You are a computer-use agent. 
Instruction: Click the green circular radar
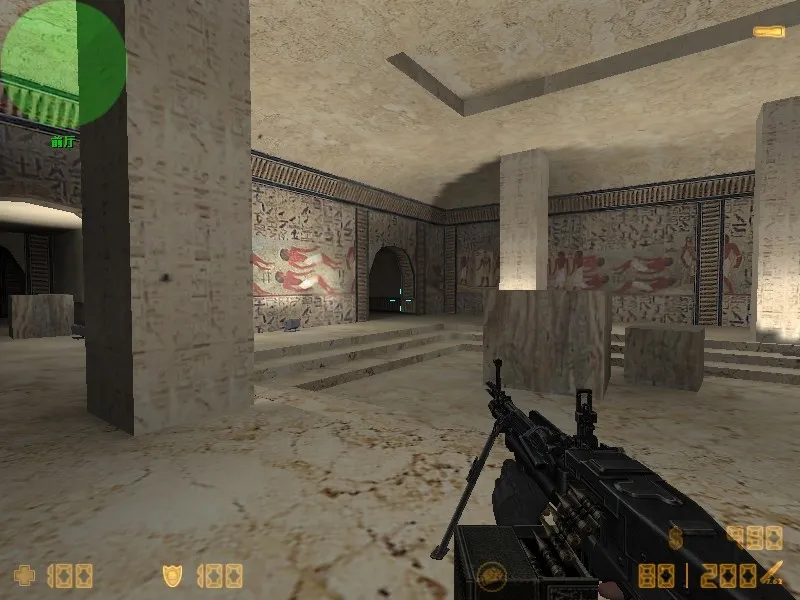[x=63, y=64]
